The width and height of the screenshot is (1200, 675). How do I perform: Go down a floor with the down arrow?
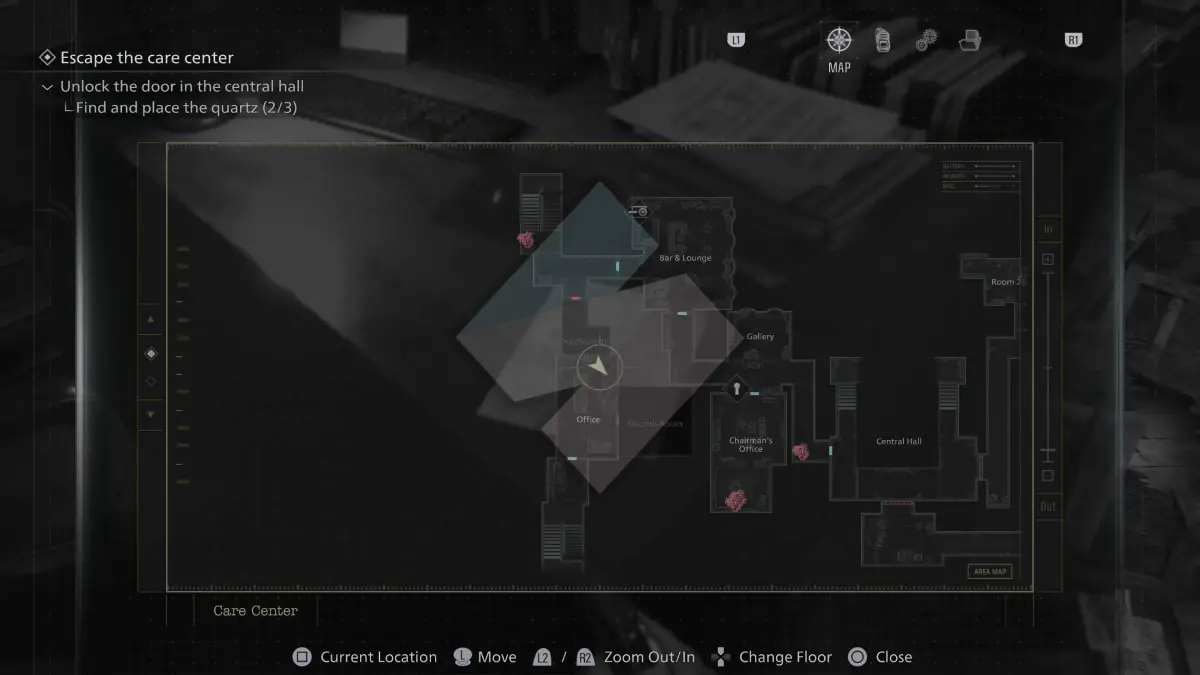pos(151,414)
